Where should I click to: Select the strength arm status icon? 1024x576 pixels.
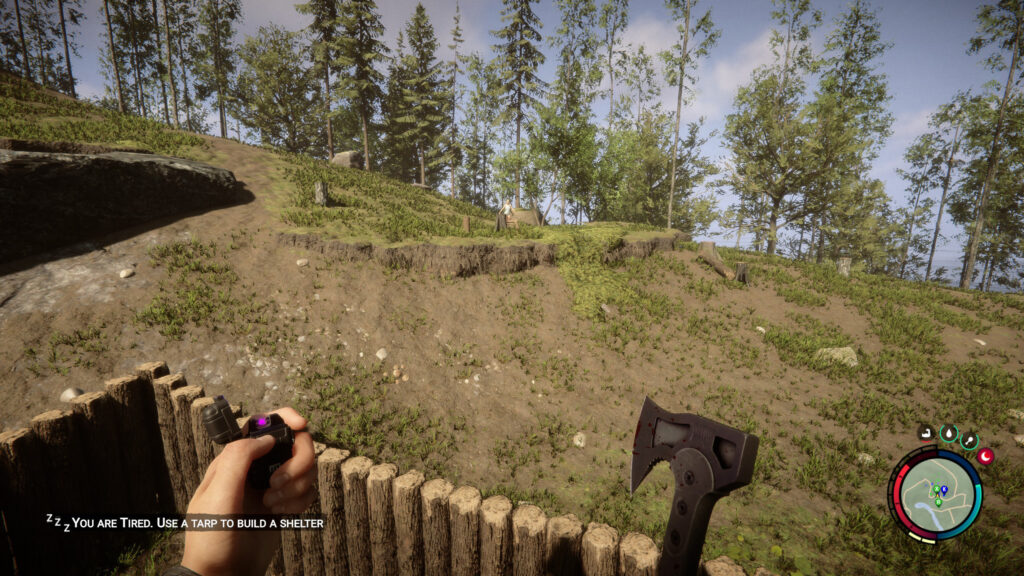926,433
